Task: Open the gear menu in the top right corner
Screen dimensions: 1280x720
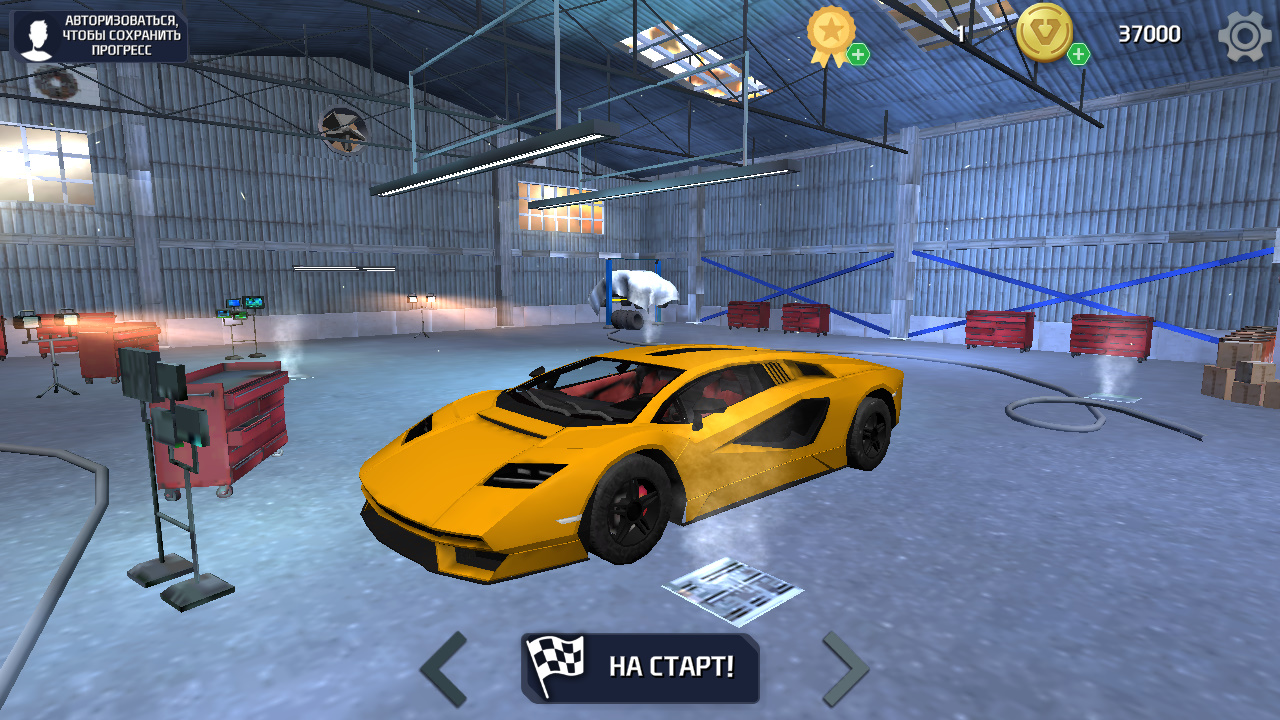Action: tap(1243, 36)
